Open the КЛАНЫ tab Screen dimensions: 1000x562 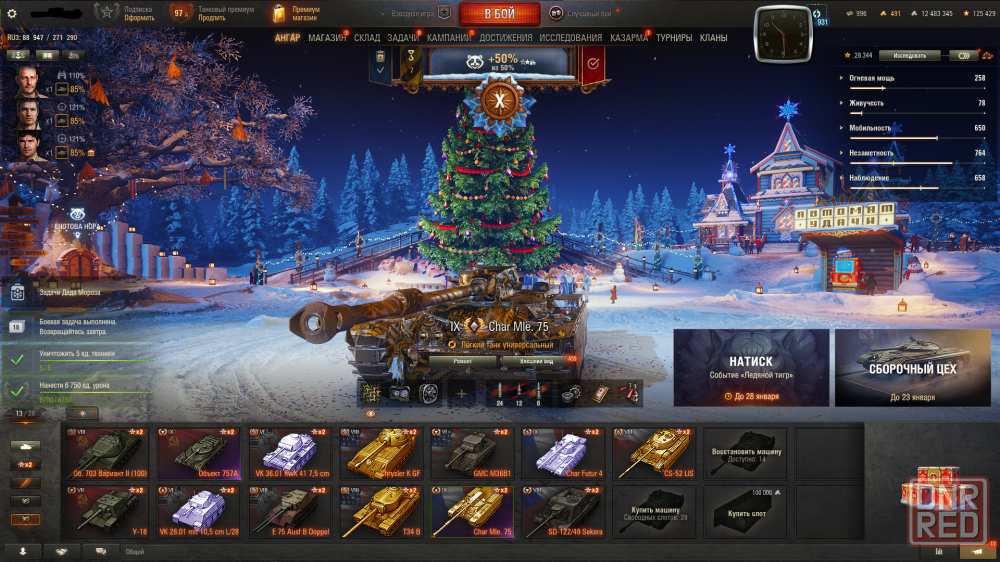click(x=713, y=38)
